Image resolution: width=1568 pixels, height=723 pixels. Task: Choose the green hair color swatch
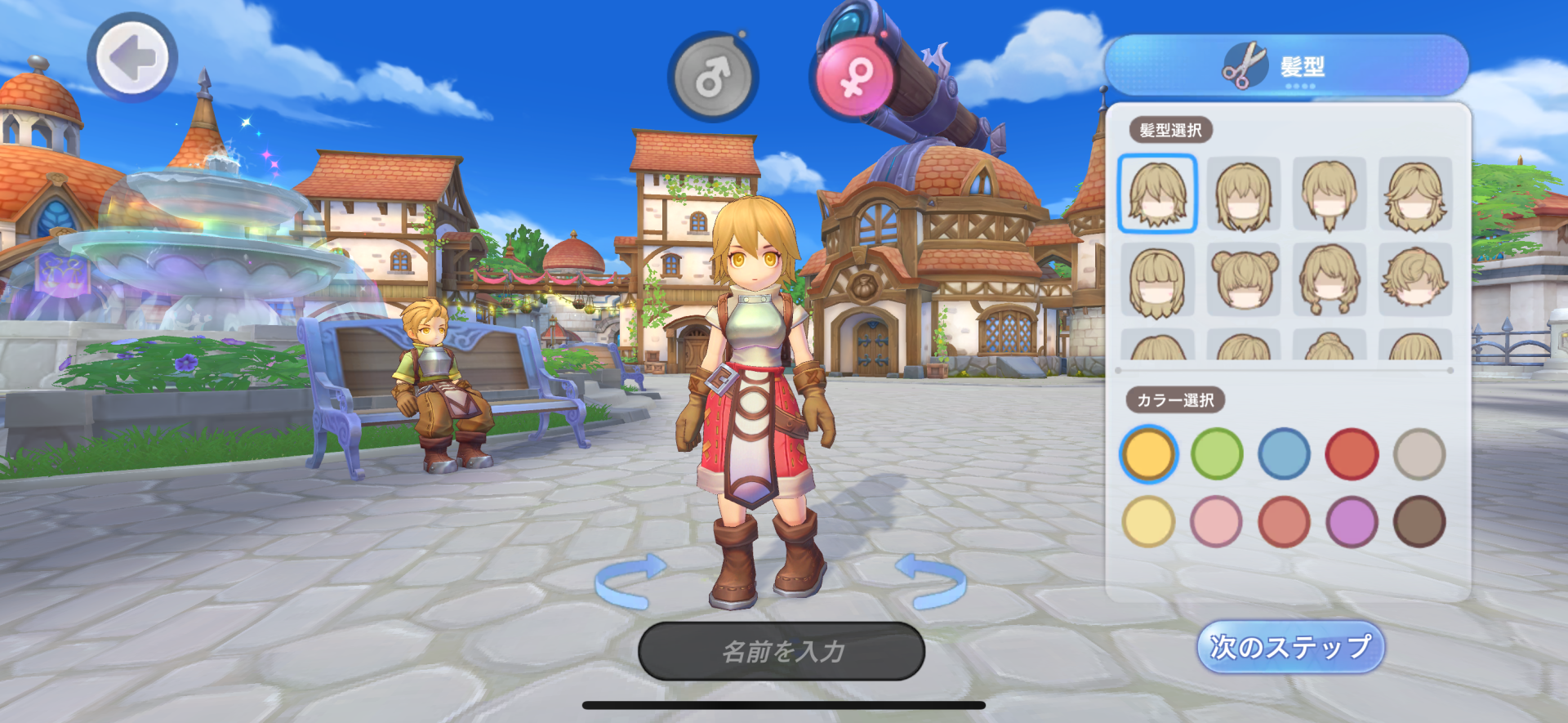[x=1217, y=453]
